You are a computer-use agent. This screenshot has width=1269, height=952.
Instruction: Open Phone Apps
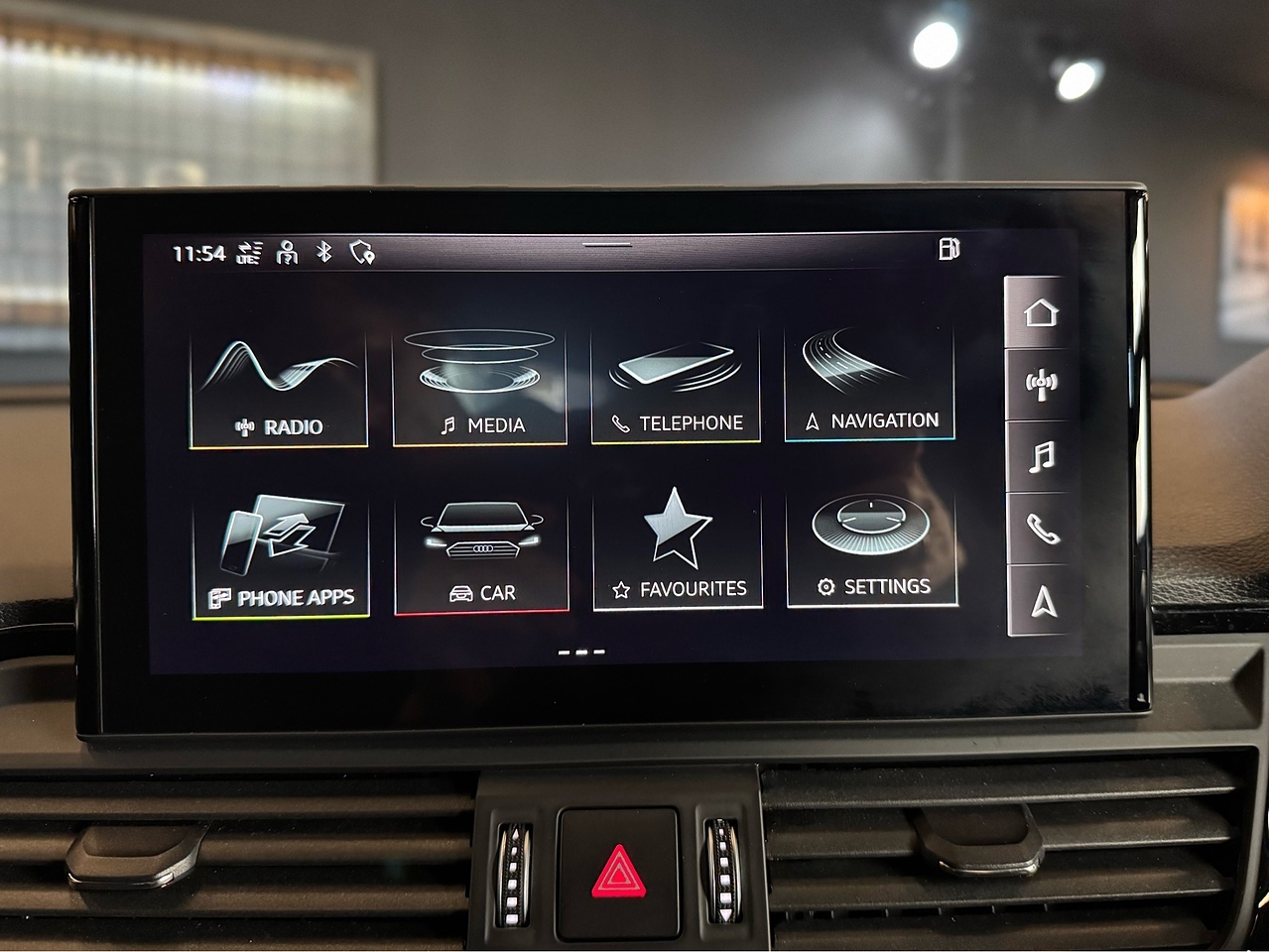[x=281, y=557]
